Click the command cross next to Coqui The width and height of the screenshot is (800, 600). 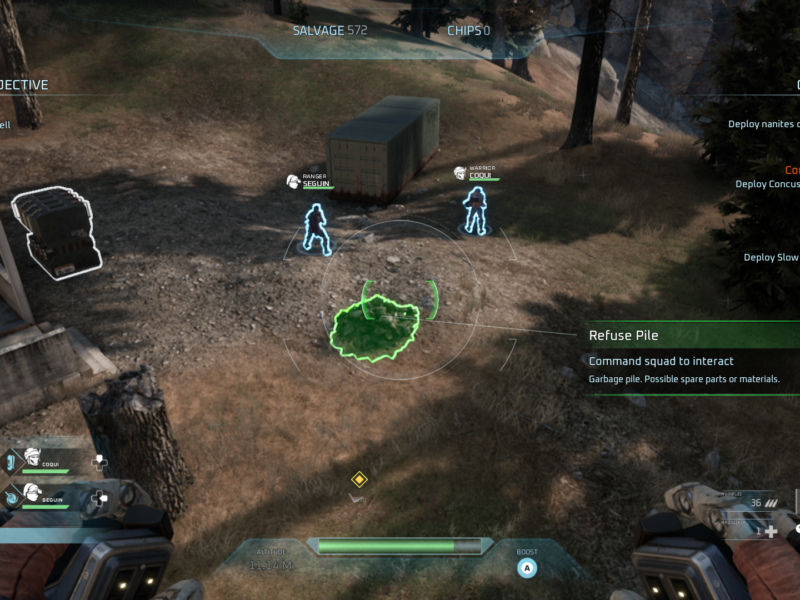[x=100, y=463]
